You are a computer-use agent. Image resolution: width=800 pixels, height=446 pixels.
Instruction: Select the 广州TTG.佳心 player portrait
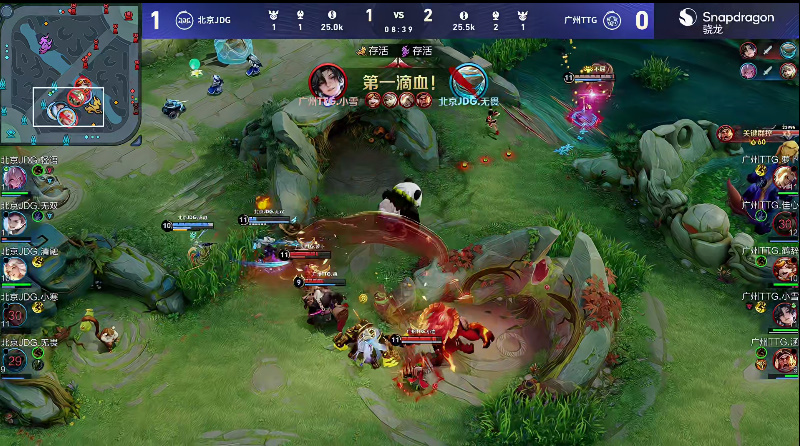point(784,223)
